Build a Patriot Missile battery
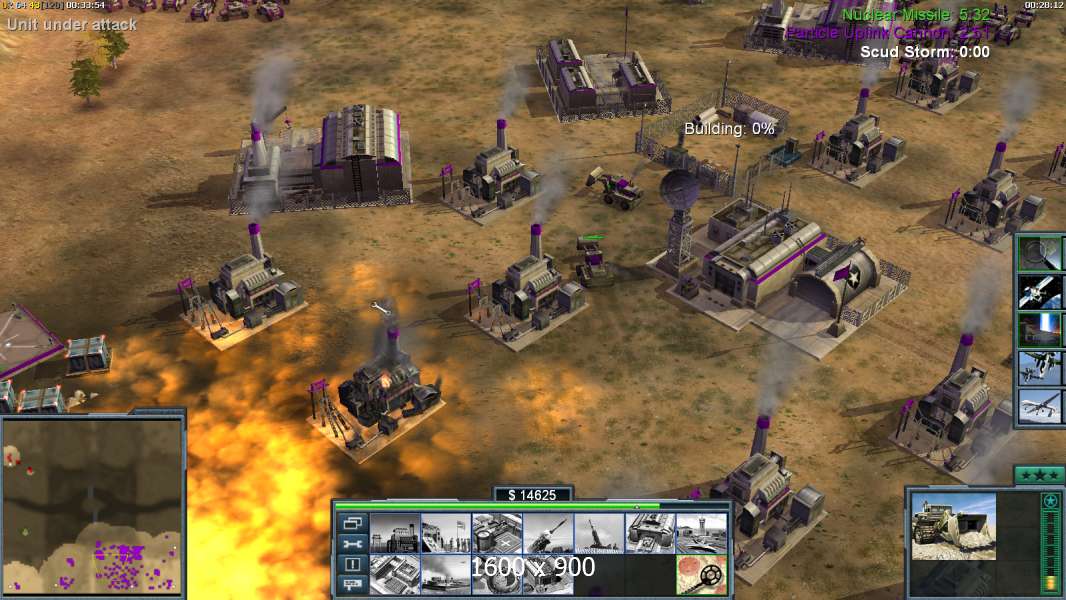This screenshot has height=600, width=1066. coord(547,533)
